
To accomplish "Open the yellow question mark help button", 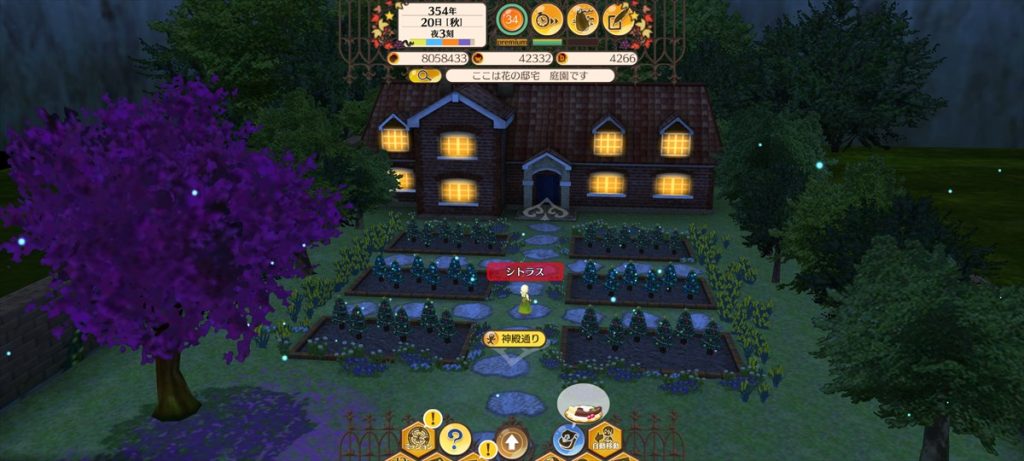I will [455, 438].
